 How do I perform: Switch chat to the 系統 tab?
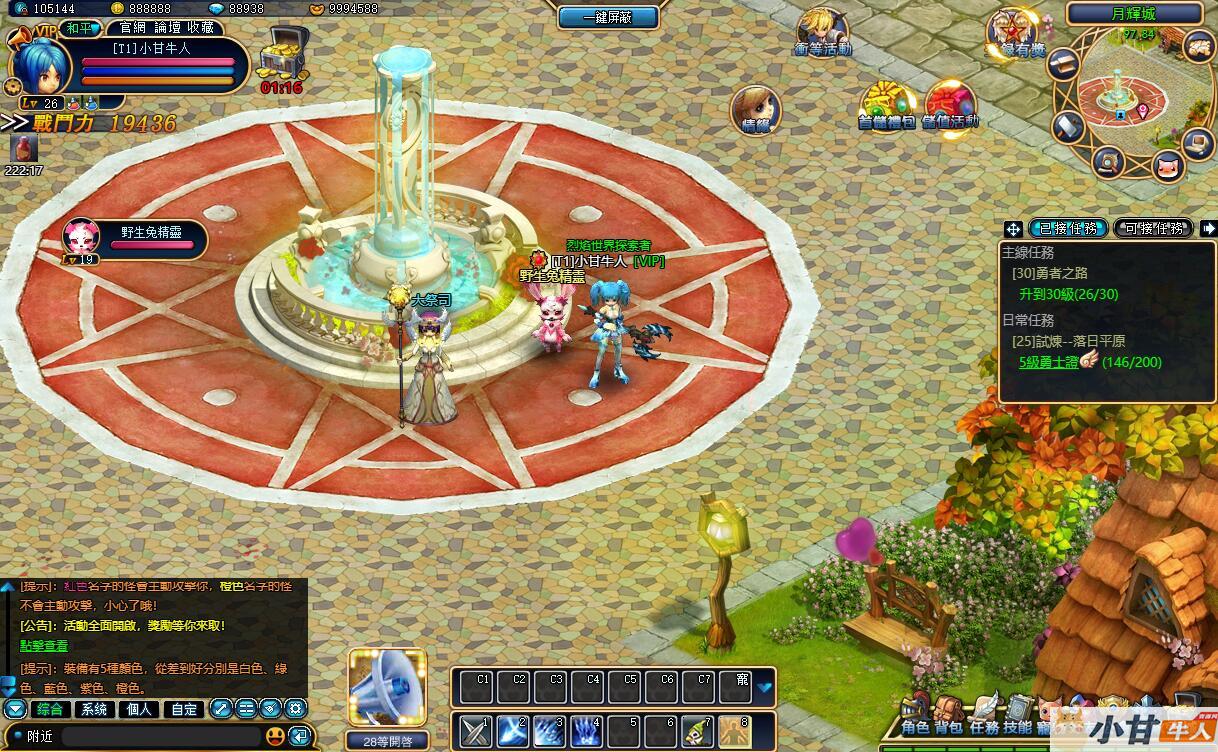(x=94, y=709)
